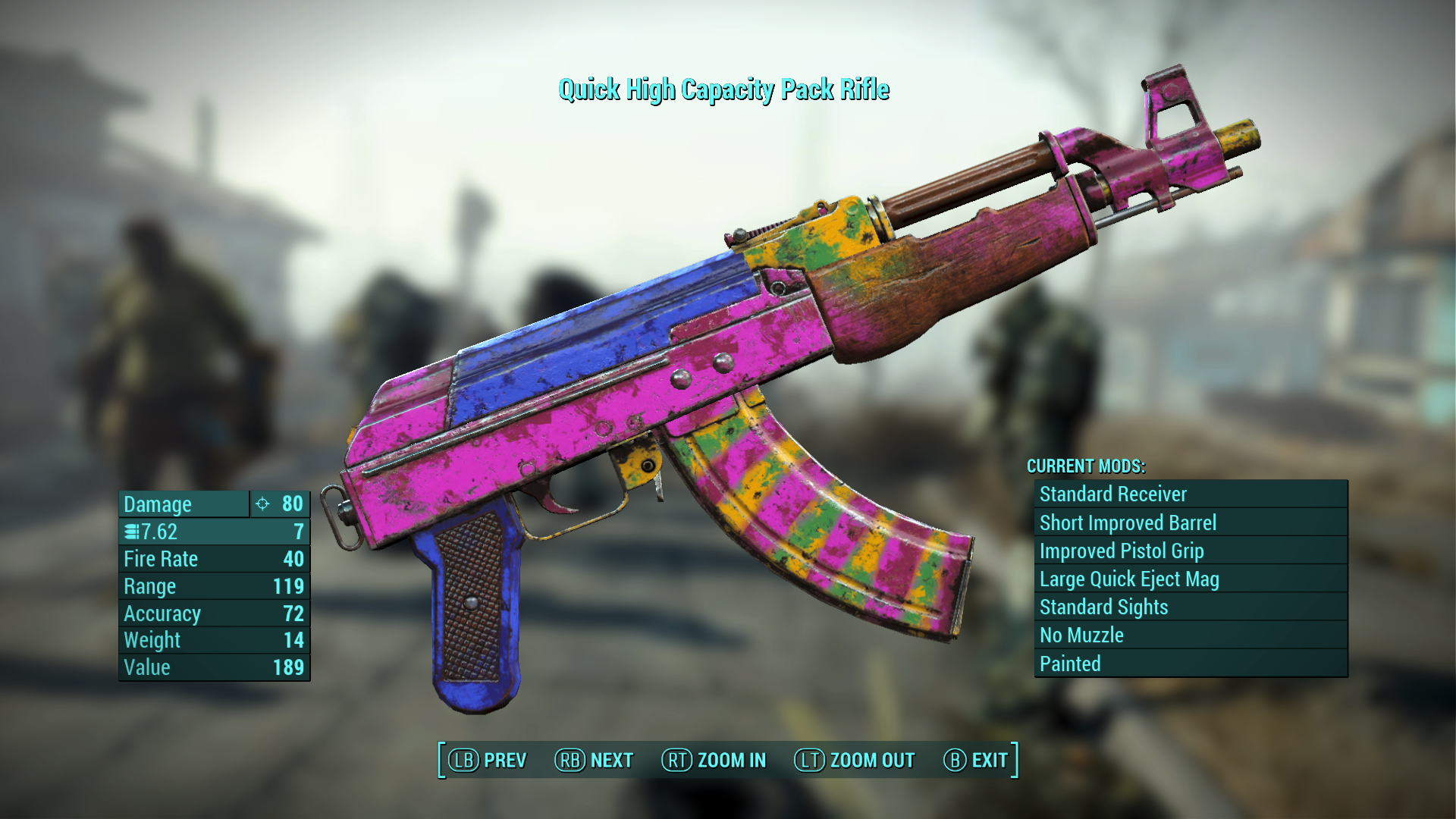Click the highlighted 7.62 ammo row

[214, 532]
